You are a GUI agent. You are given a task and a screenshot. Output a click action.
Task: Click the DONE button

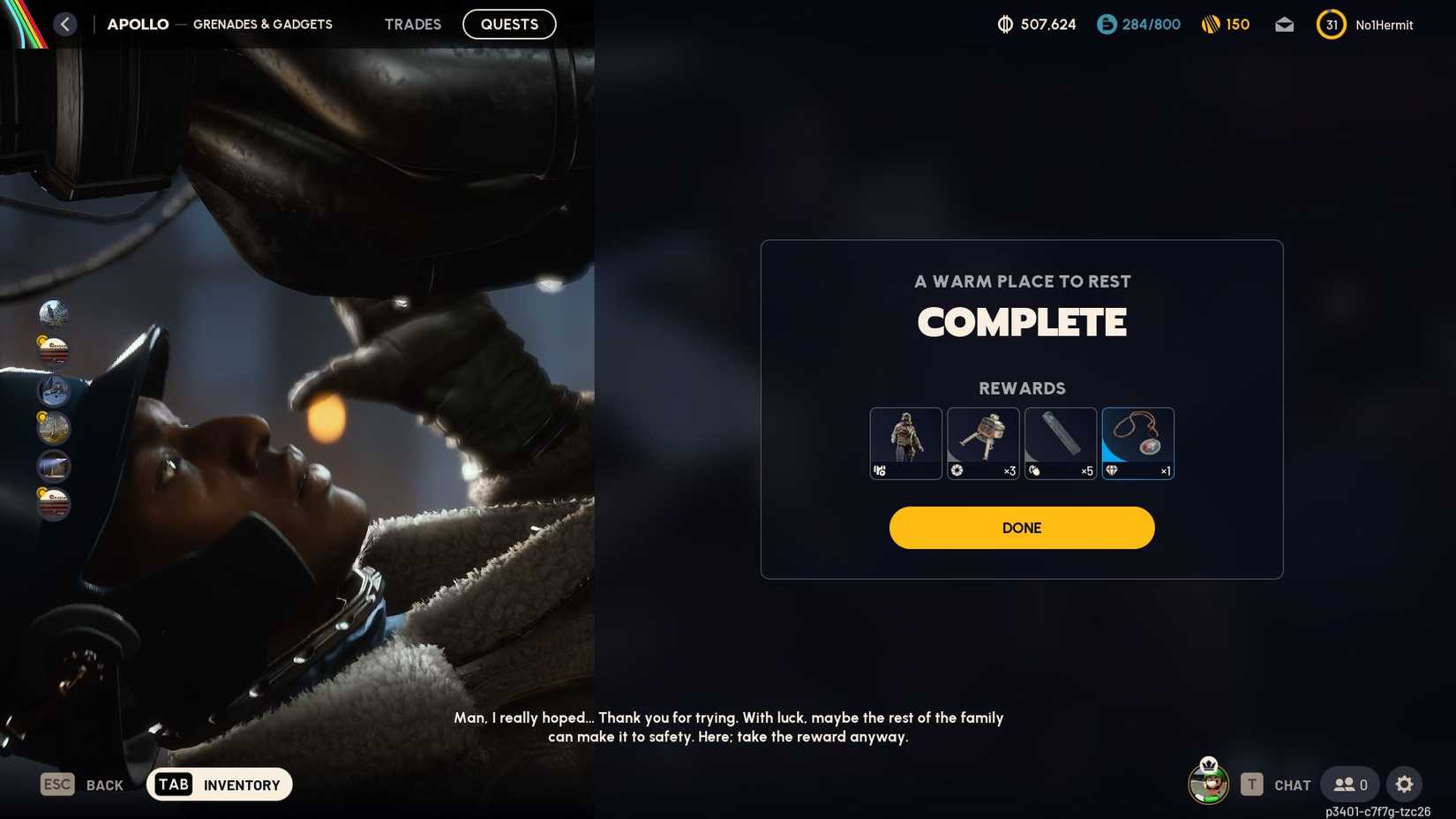point(1021,527)
